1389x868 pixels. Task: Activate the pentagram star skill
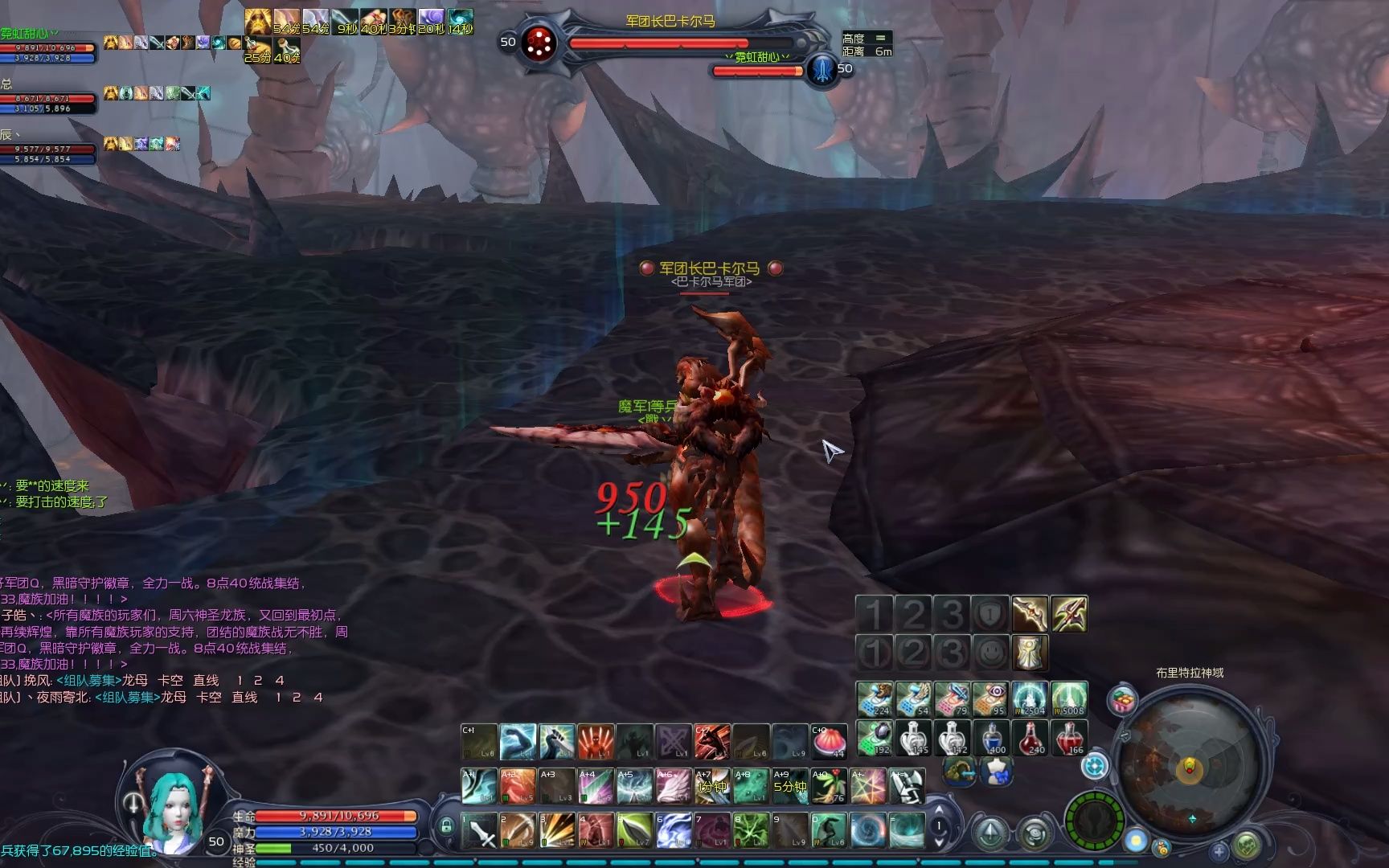coord(868,786)
